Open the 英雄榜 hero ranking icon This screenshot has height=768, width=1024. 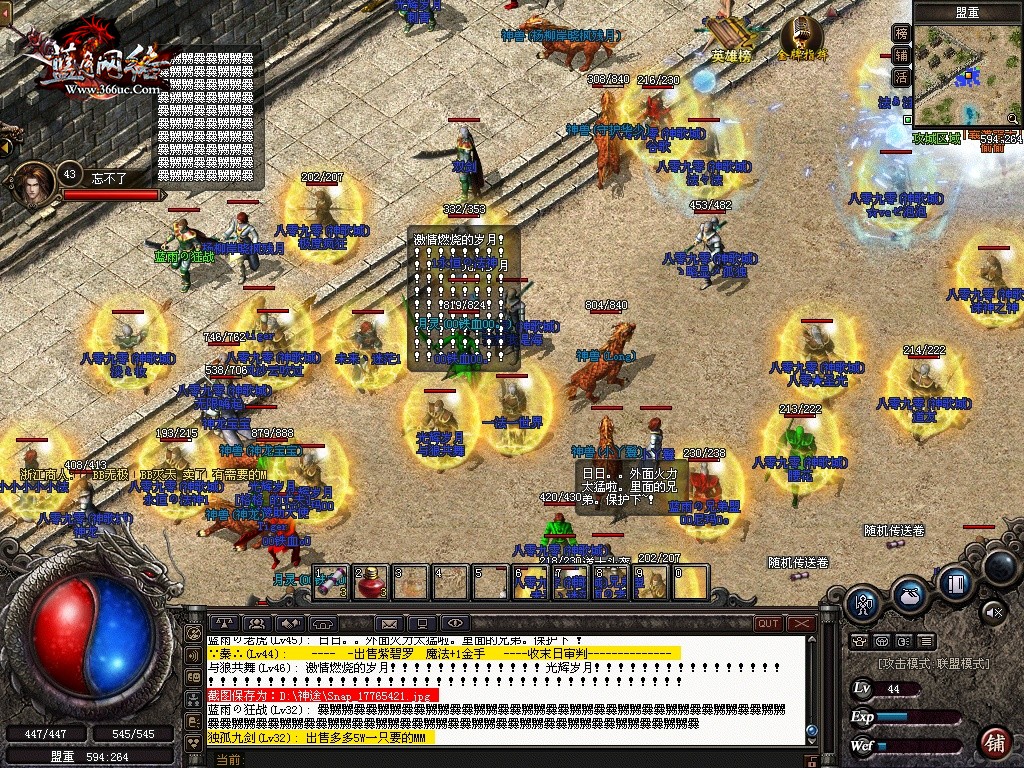730,36
